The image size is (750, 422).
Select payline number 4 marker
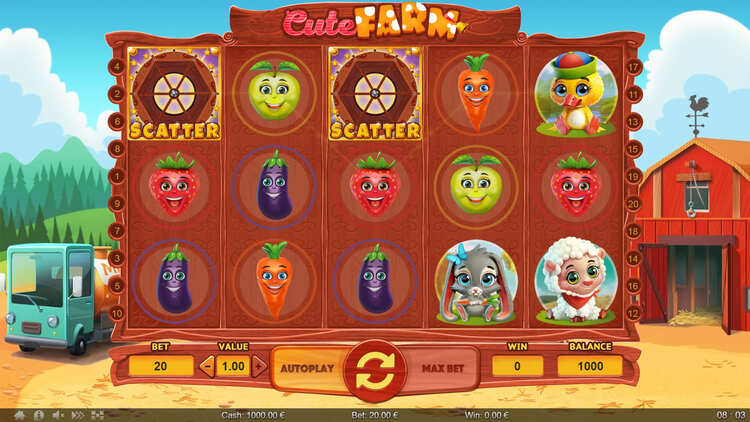tap(118, 66)
